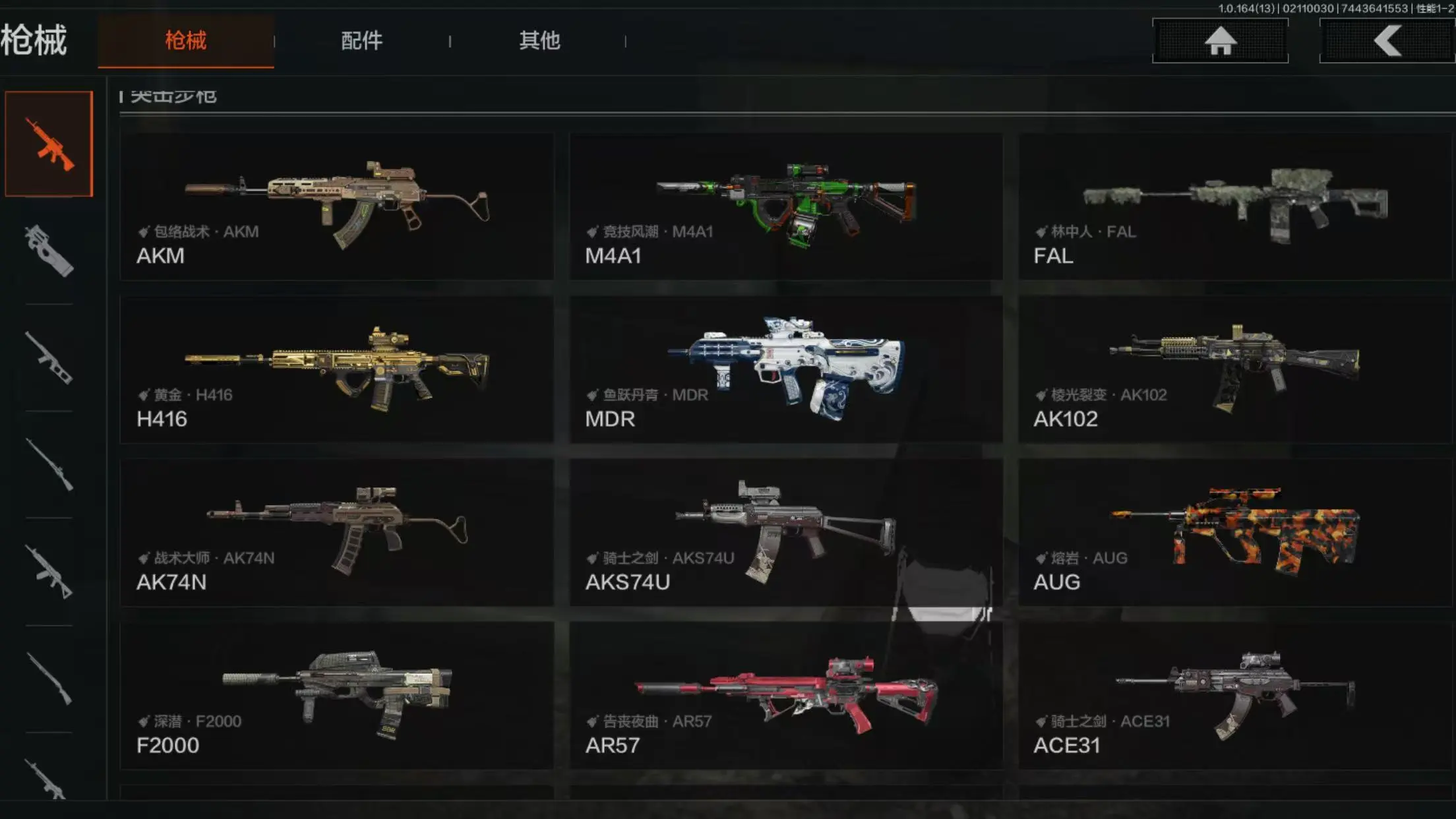
Task: Select the AKM weapon card
Action: coord(336,206)
